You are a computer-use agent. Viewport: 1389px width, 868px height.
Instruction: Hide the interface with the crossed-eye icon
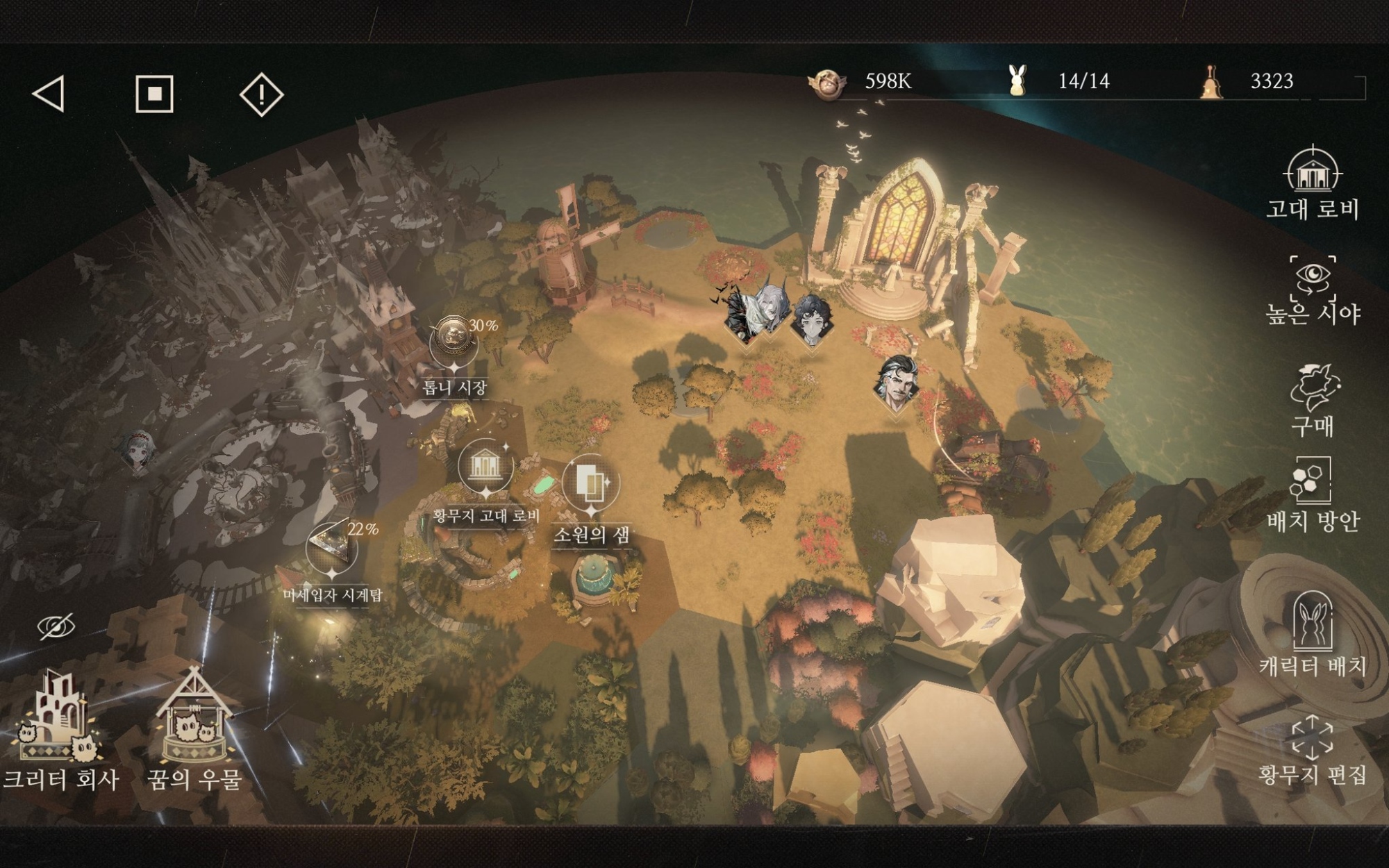click(x=56, y=626)
